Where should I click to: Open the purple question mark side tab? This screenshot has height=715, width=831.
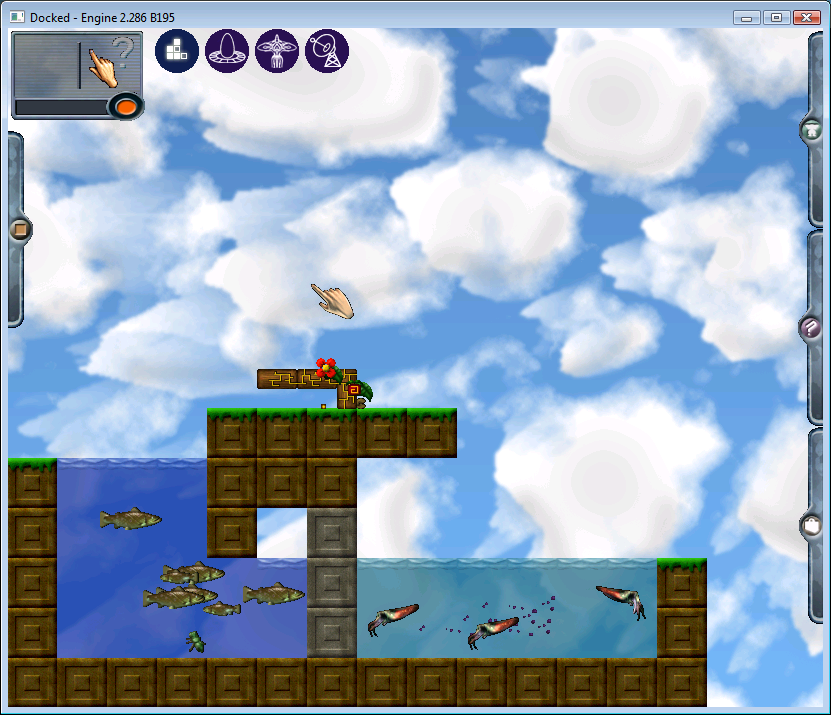[x=811, y=327]
